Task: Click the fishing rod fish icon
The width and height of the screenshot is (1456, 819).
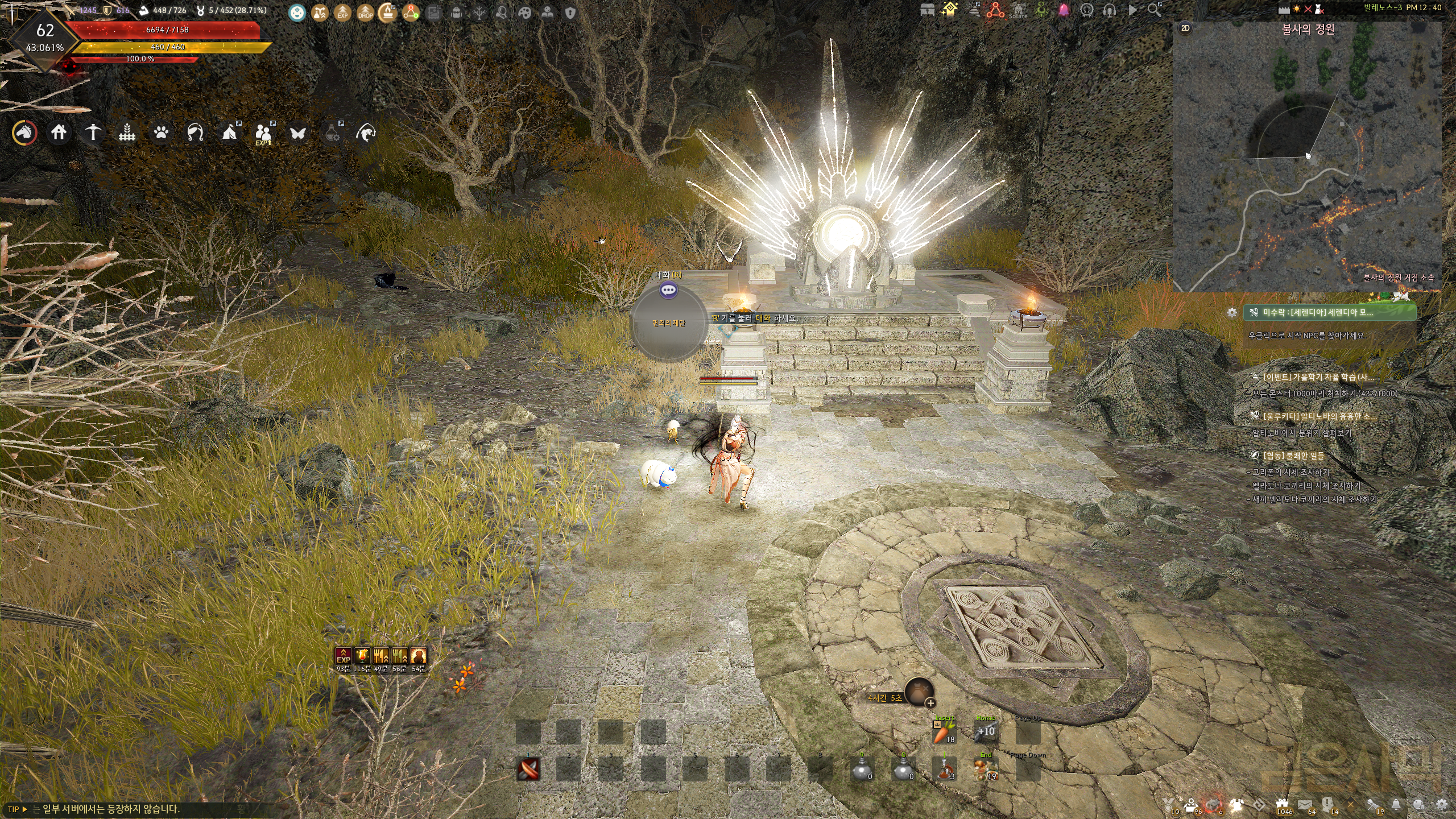Action: click(x=365, y=133)
